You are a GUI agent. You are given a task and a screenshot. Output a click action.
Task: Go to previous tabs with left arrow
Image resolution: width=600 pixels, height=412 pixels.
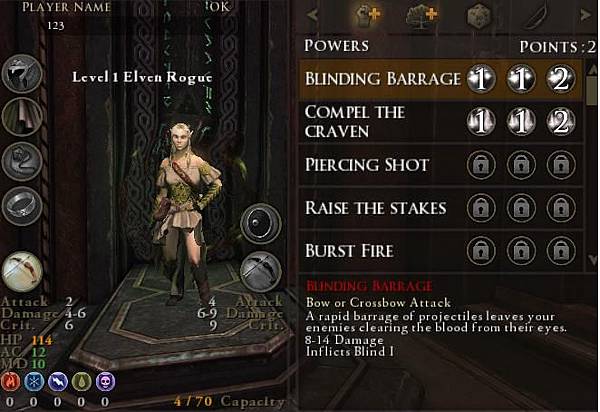[x=313, y=15]
